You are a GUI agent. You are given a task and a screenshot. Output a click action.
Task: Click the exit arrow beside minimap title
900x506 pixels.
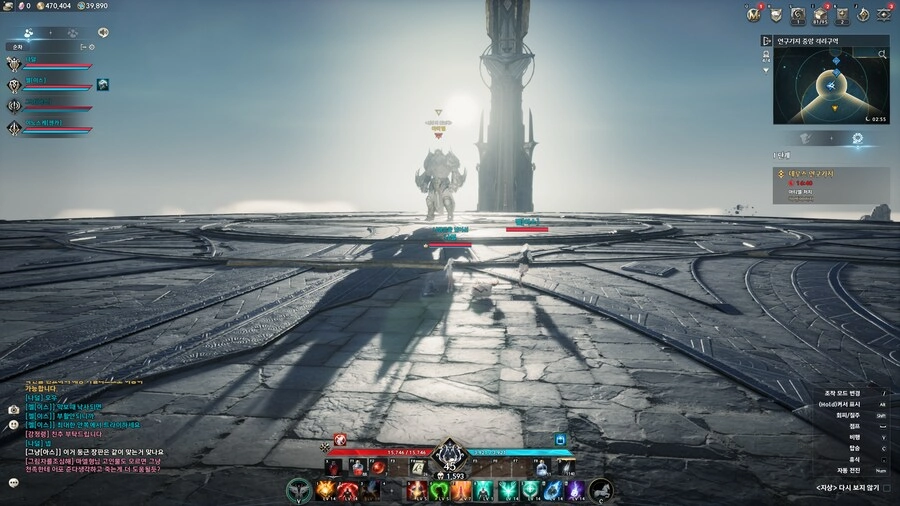(x=767, y=42)
